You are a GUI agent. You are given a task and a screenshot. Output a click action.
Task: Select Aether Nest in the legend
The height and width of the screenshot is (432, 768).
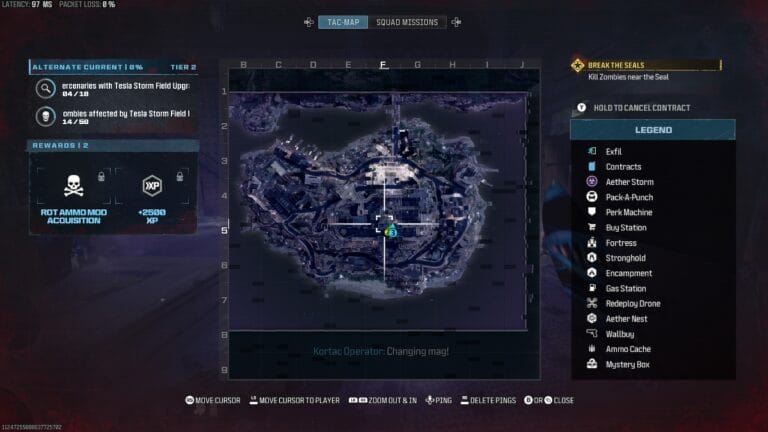click(627, 319)
